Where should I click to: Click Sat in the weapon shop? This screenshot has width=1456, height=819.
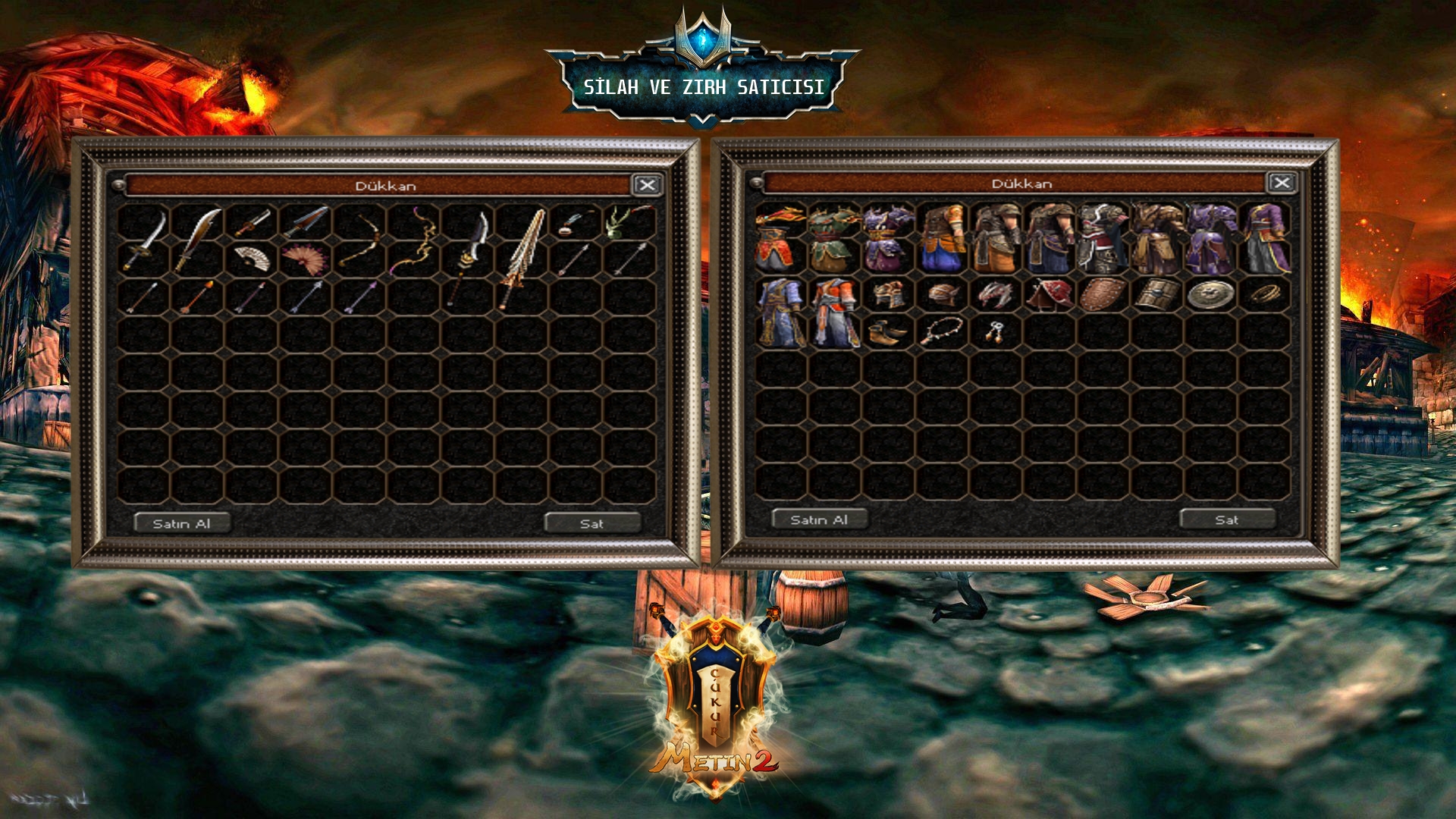click(592, 523)
